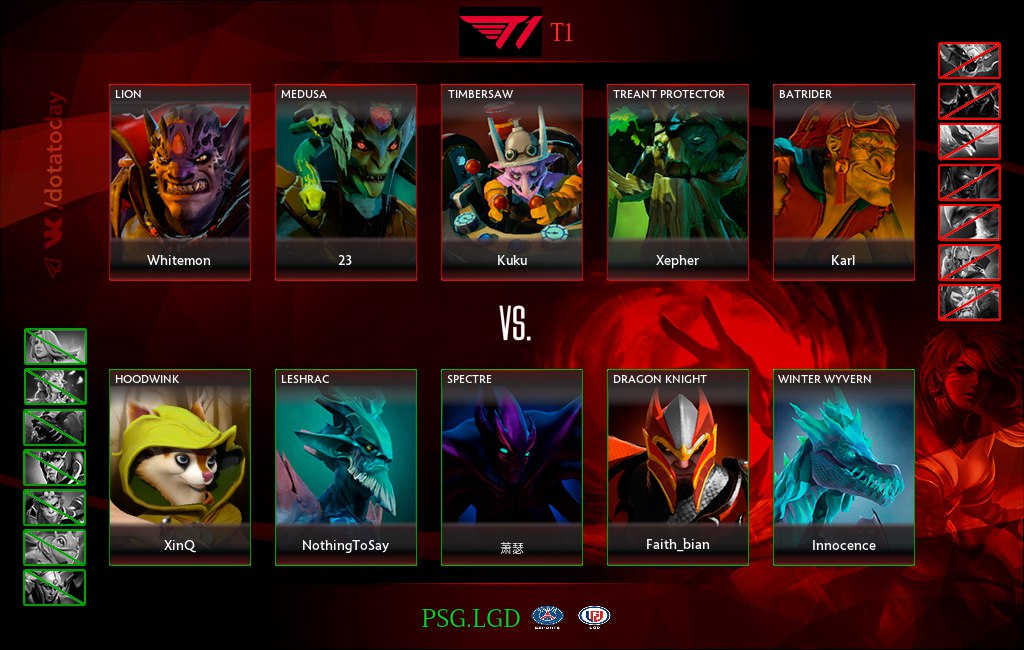Pick the Hoodwink card for XinQ
Image resolution: width=1024 pixels, height=650 pixels.
click(180, 467)
